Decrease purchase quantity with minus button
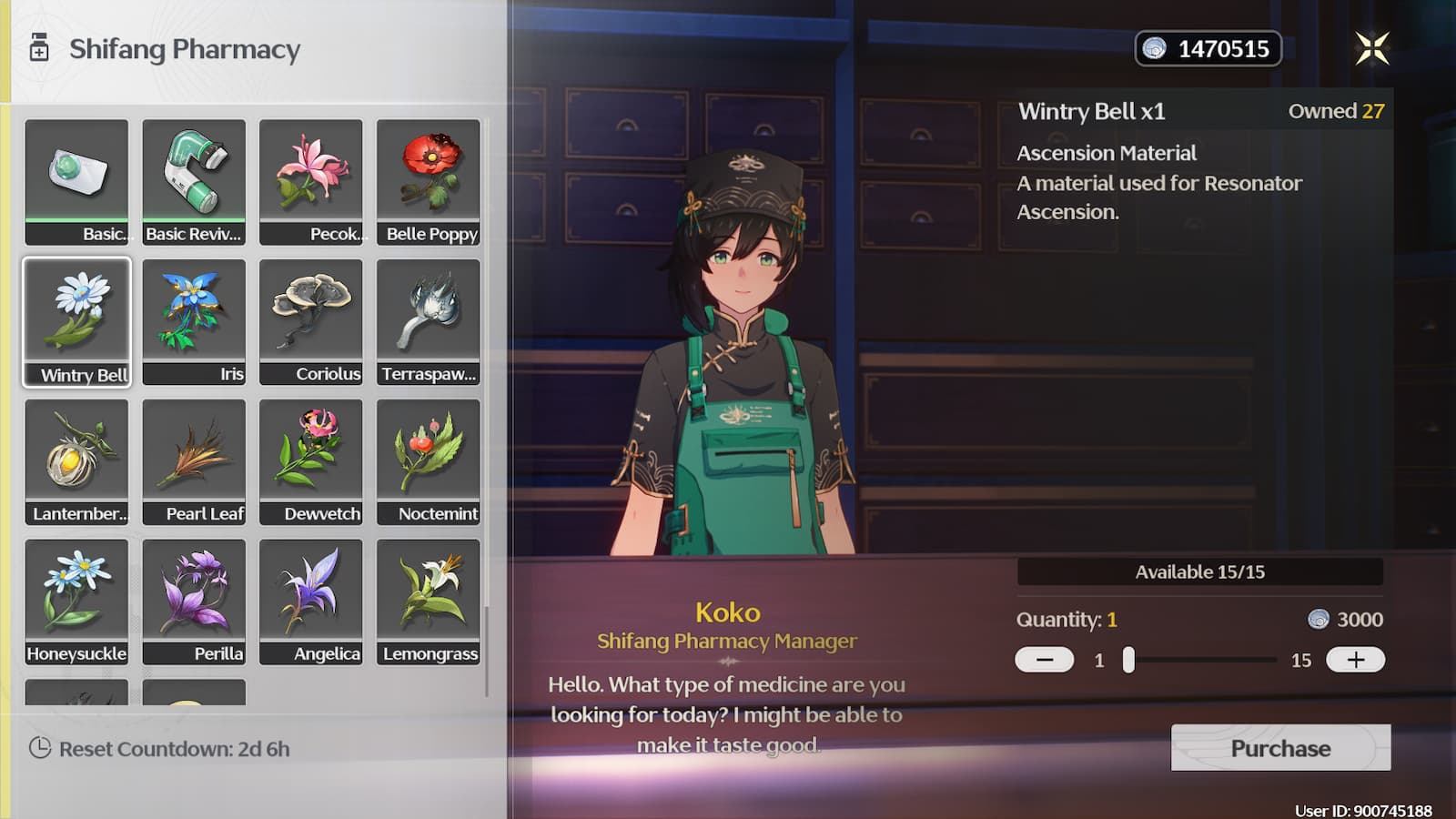1456x819 pixels. [1044, 660]
